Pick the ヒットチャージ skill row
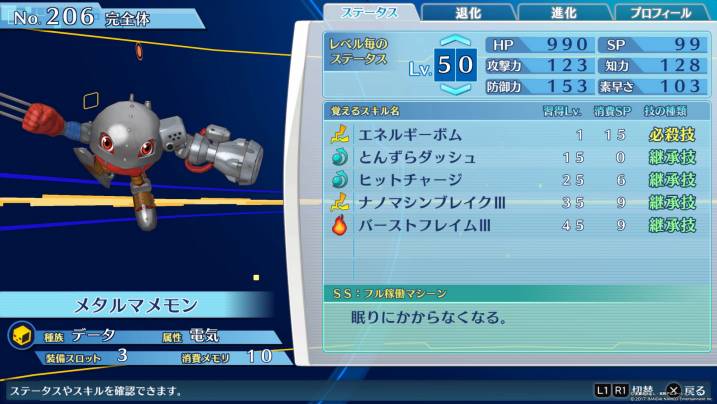This screenshot has width=717, height=404. tap(514, 180)
